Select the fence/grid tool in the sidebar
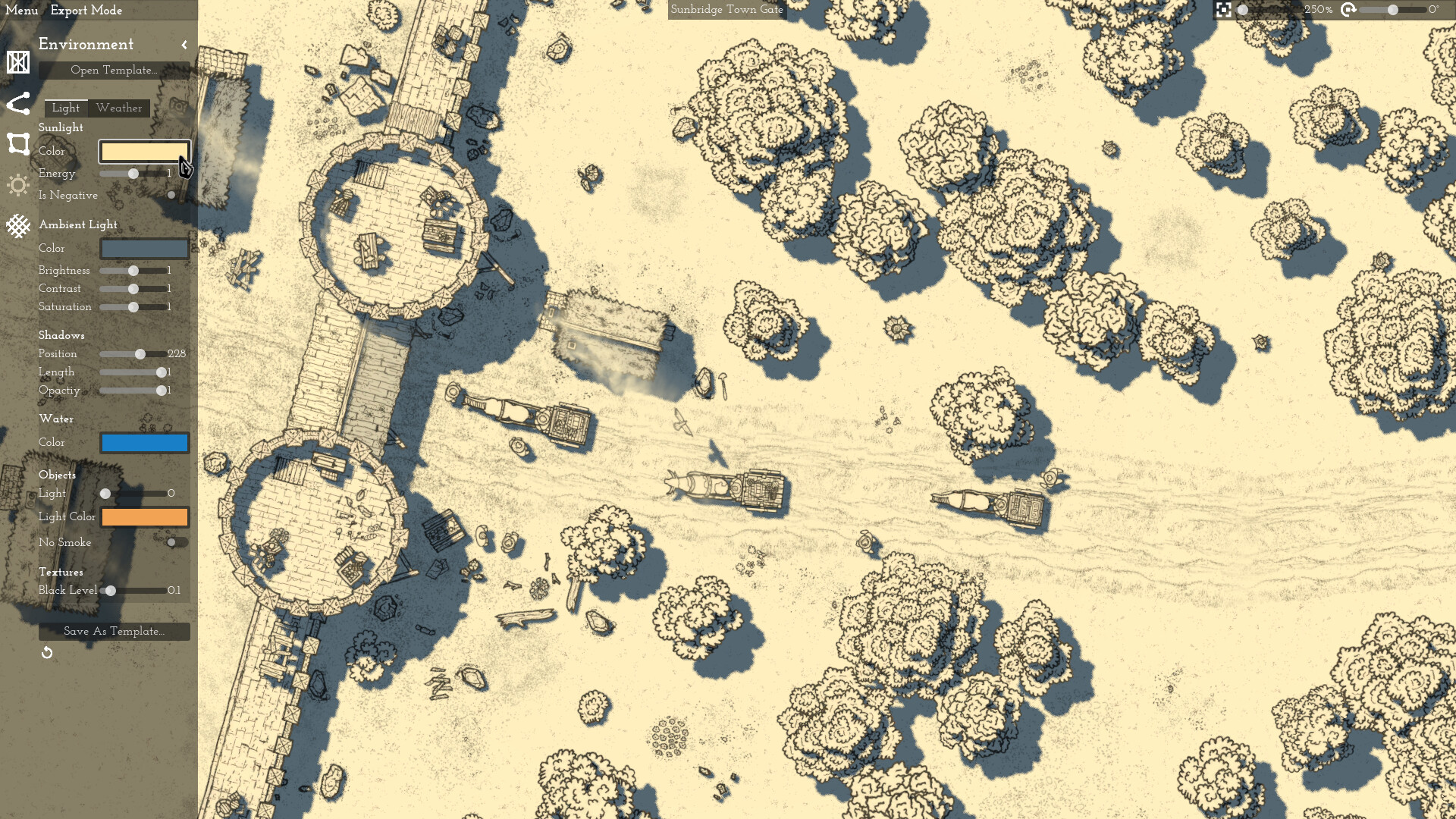This screenshot has height=819, width=1456. pos(17,62)
